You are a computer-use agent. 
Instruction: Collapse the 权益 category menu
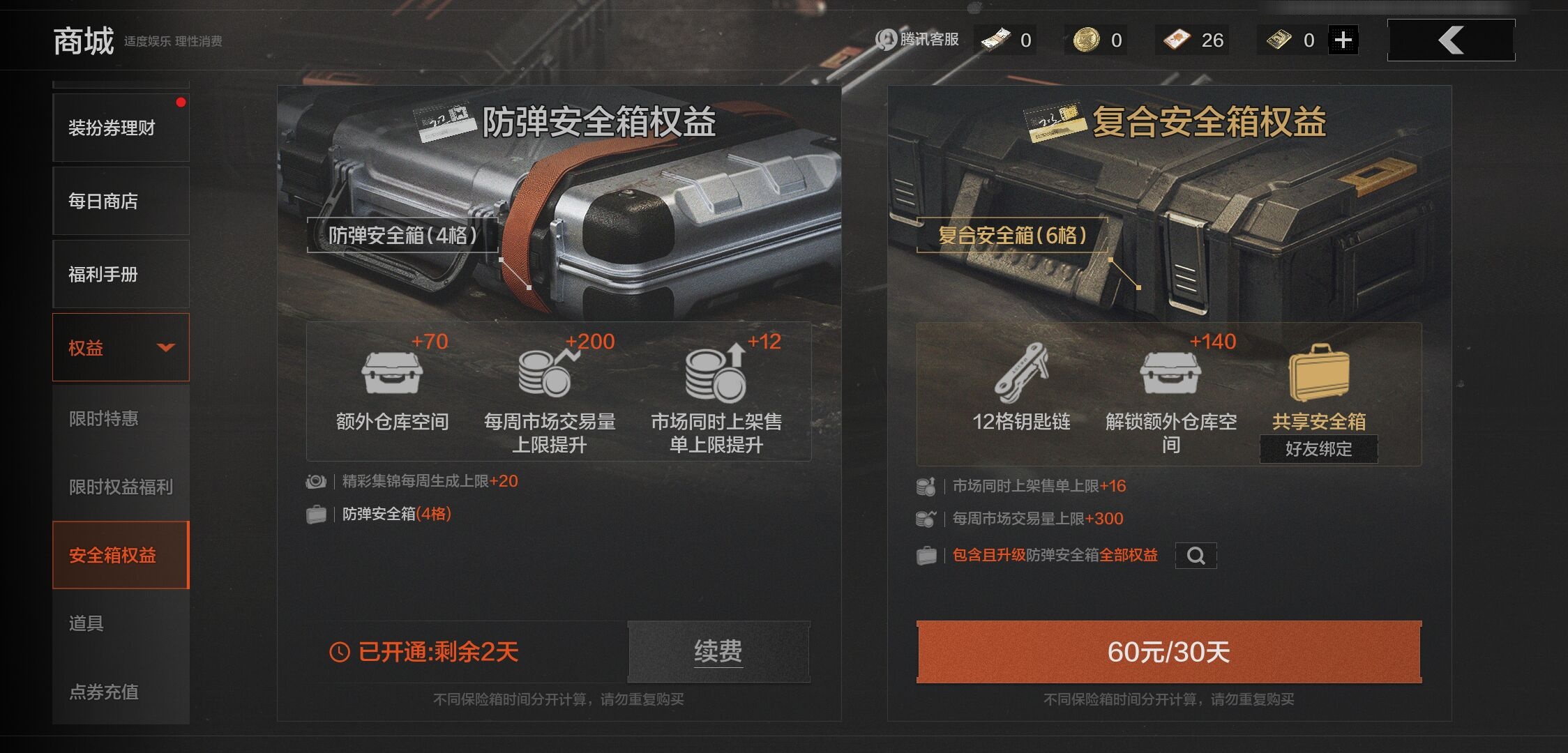[x=165, y=348]
